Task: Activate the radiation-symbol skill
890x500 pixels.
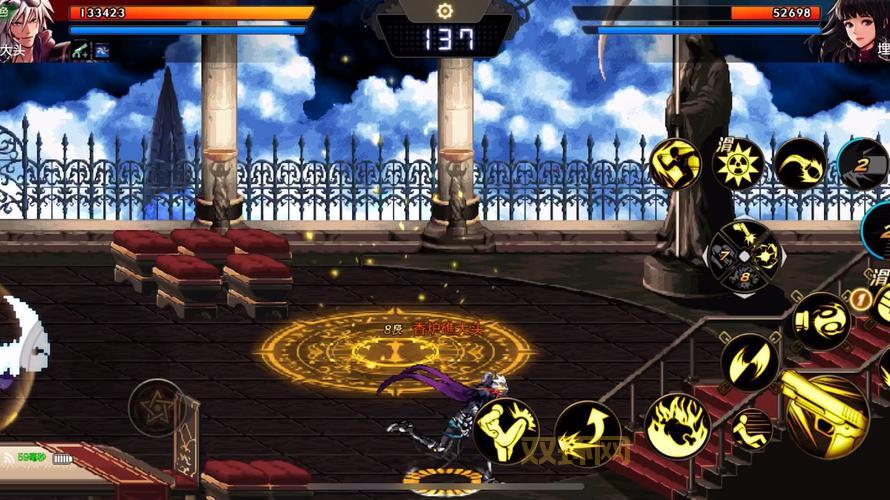Action: (x=738, y=164)
